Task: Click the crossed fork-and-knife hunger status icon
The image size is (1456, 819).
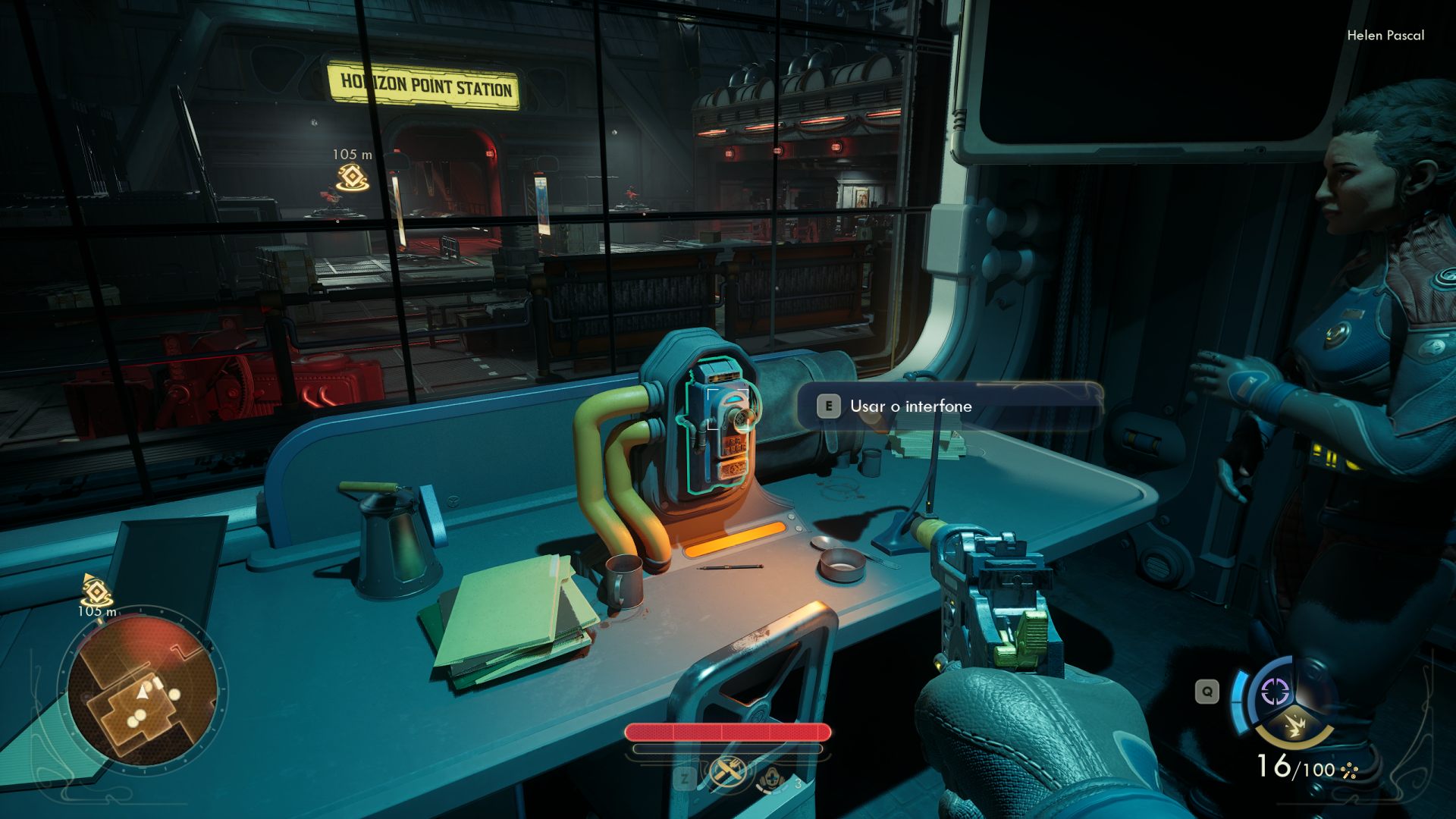Action: [x=728, y=775]
